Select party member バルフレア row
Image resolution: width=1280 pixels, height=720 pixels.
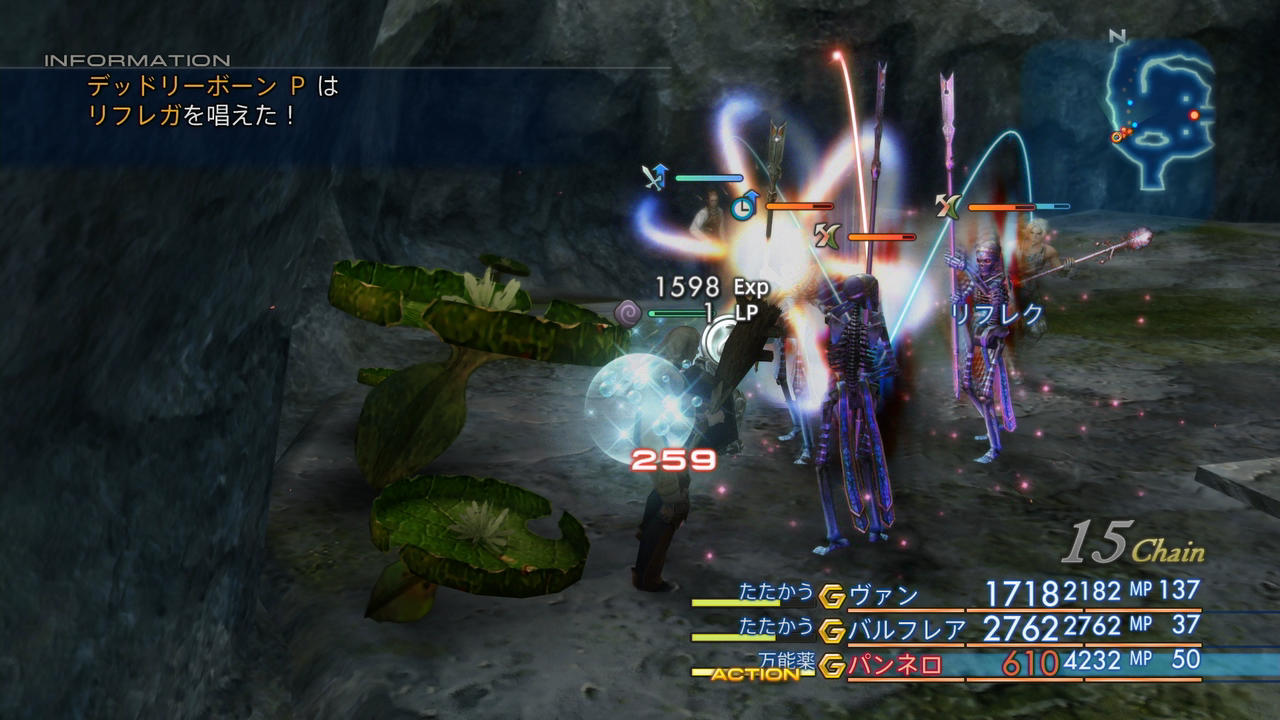point(906,630)
